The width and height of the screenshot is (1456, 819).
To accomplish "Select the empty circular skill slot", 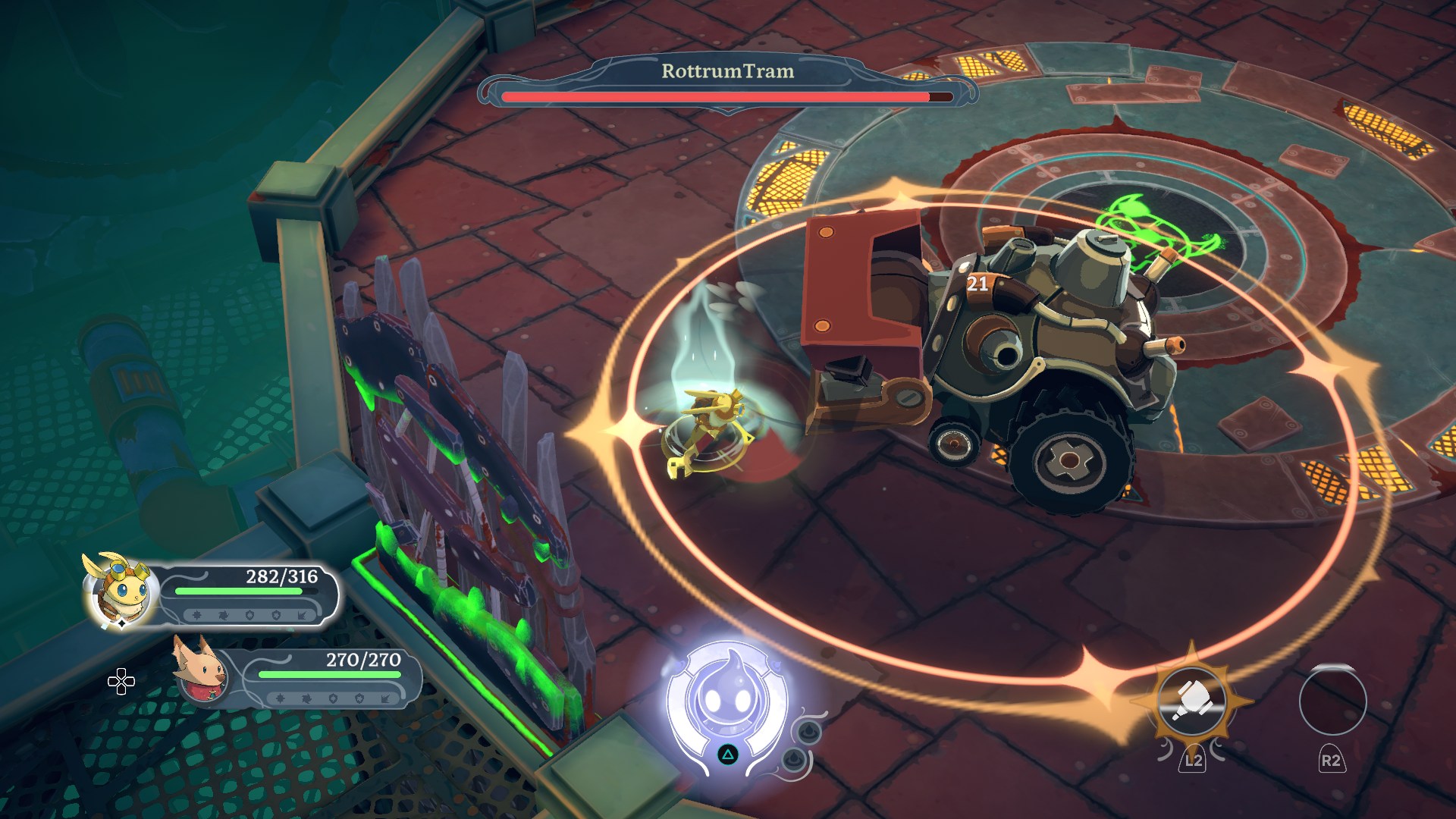I will pyautogui.click(x=1332, y=701).
